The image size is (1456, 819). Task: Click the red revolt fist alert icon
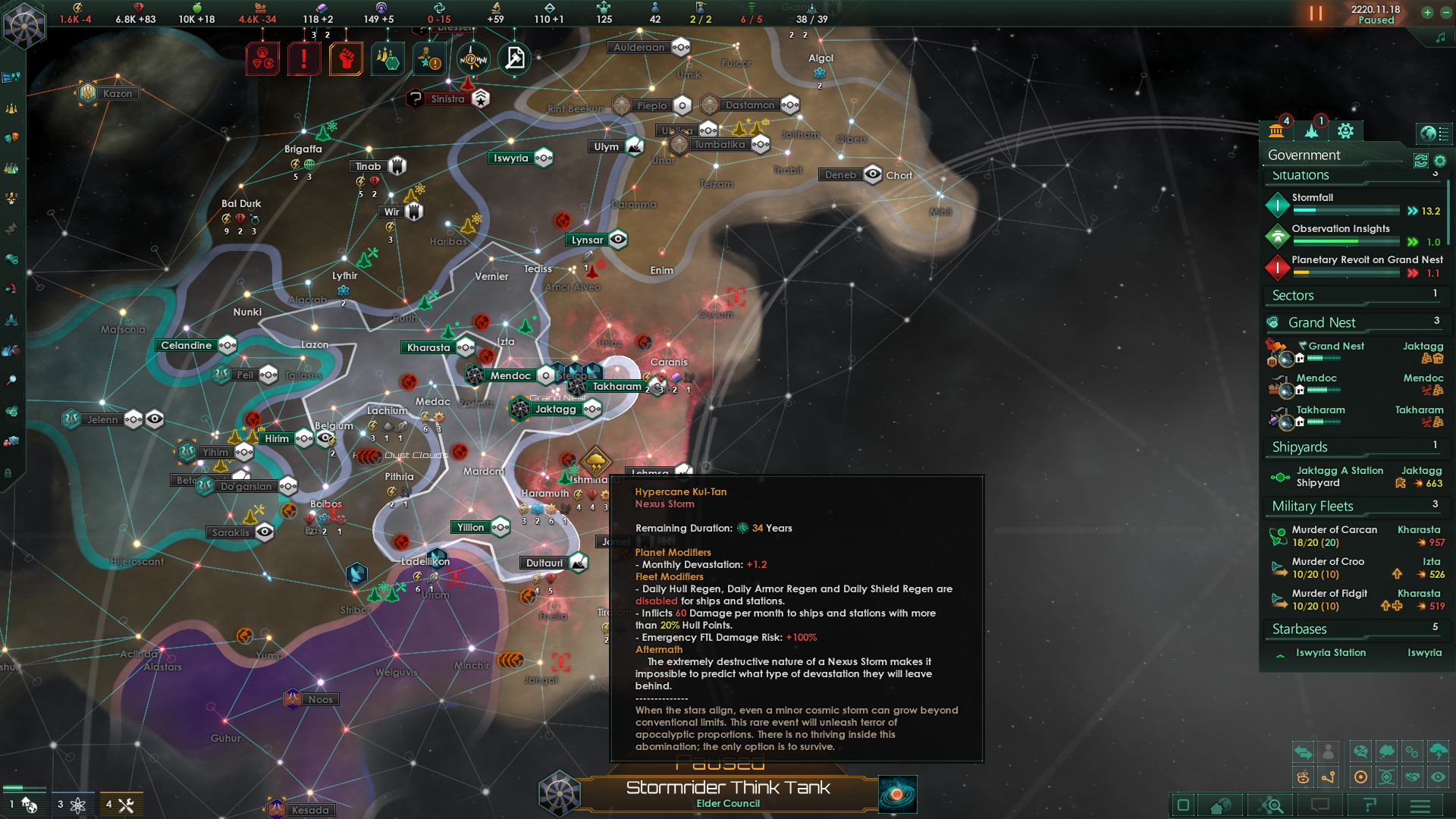(347, 58)
